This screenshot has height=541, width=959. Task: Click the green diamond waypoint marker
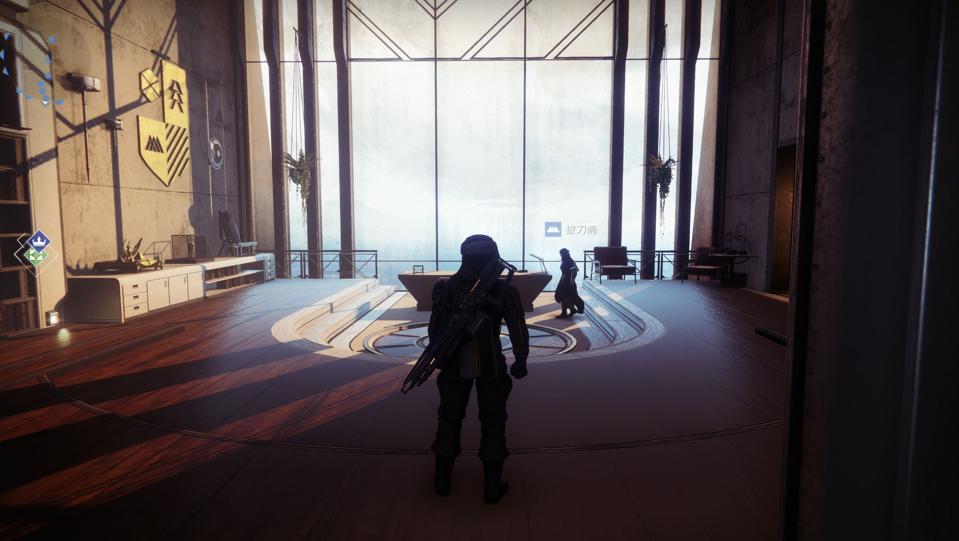(36, 256)
